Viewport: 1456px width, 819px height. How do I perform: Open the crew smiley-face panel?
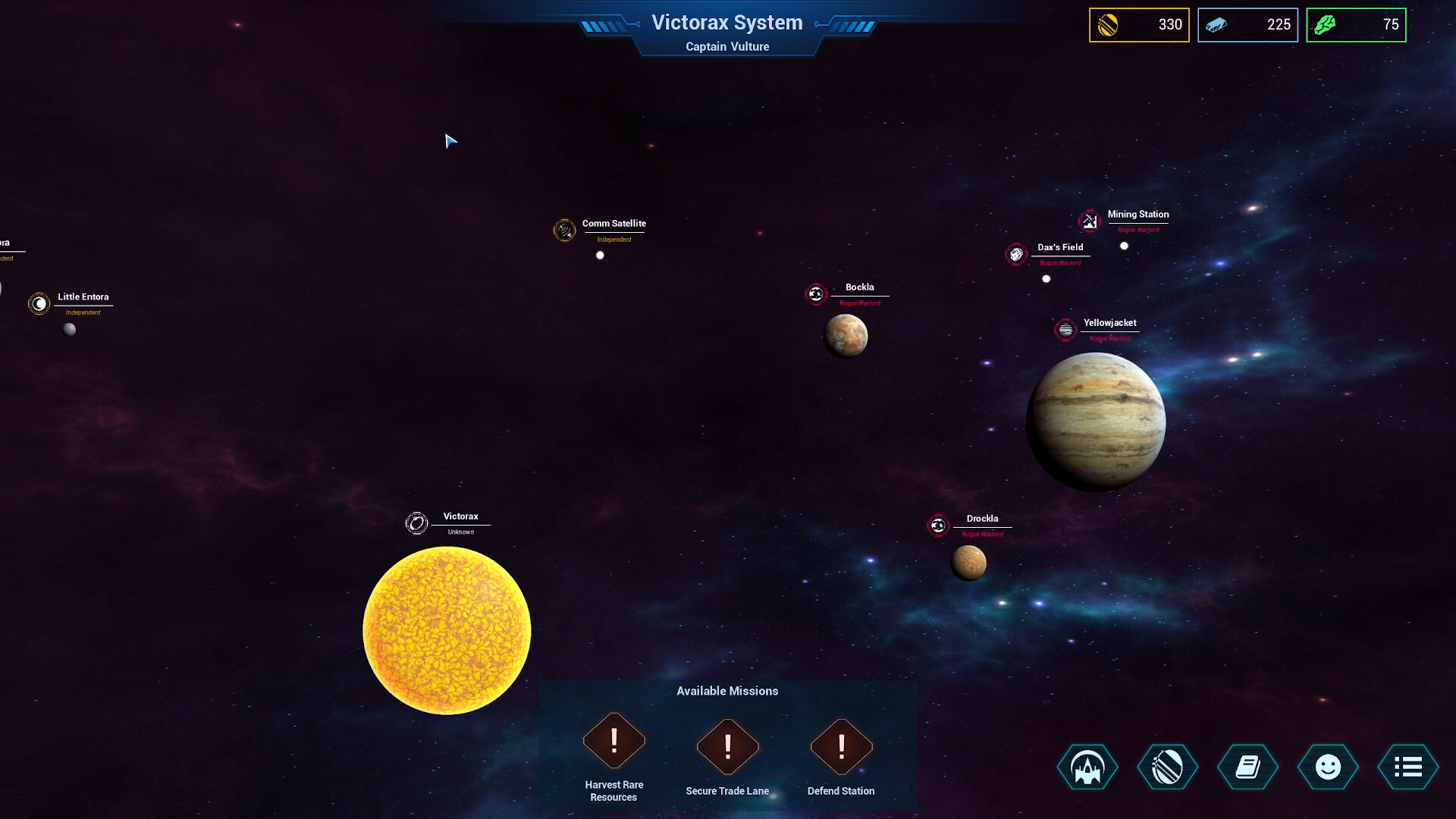tap(1328, 767)
